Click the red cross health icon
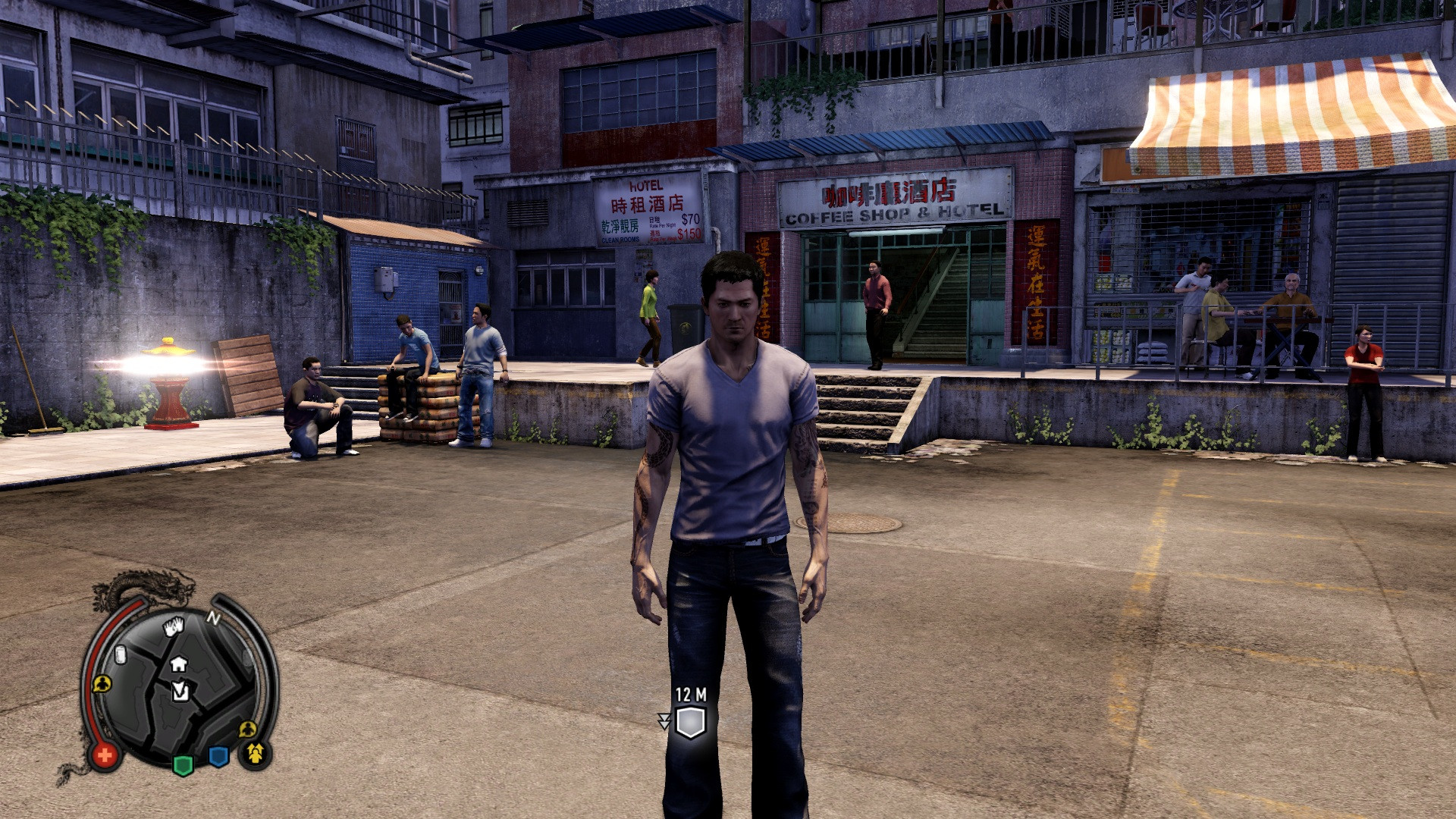The height and width of the screenshot is (819, 1456). pos(105,755)
